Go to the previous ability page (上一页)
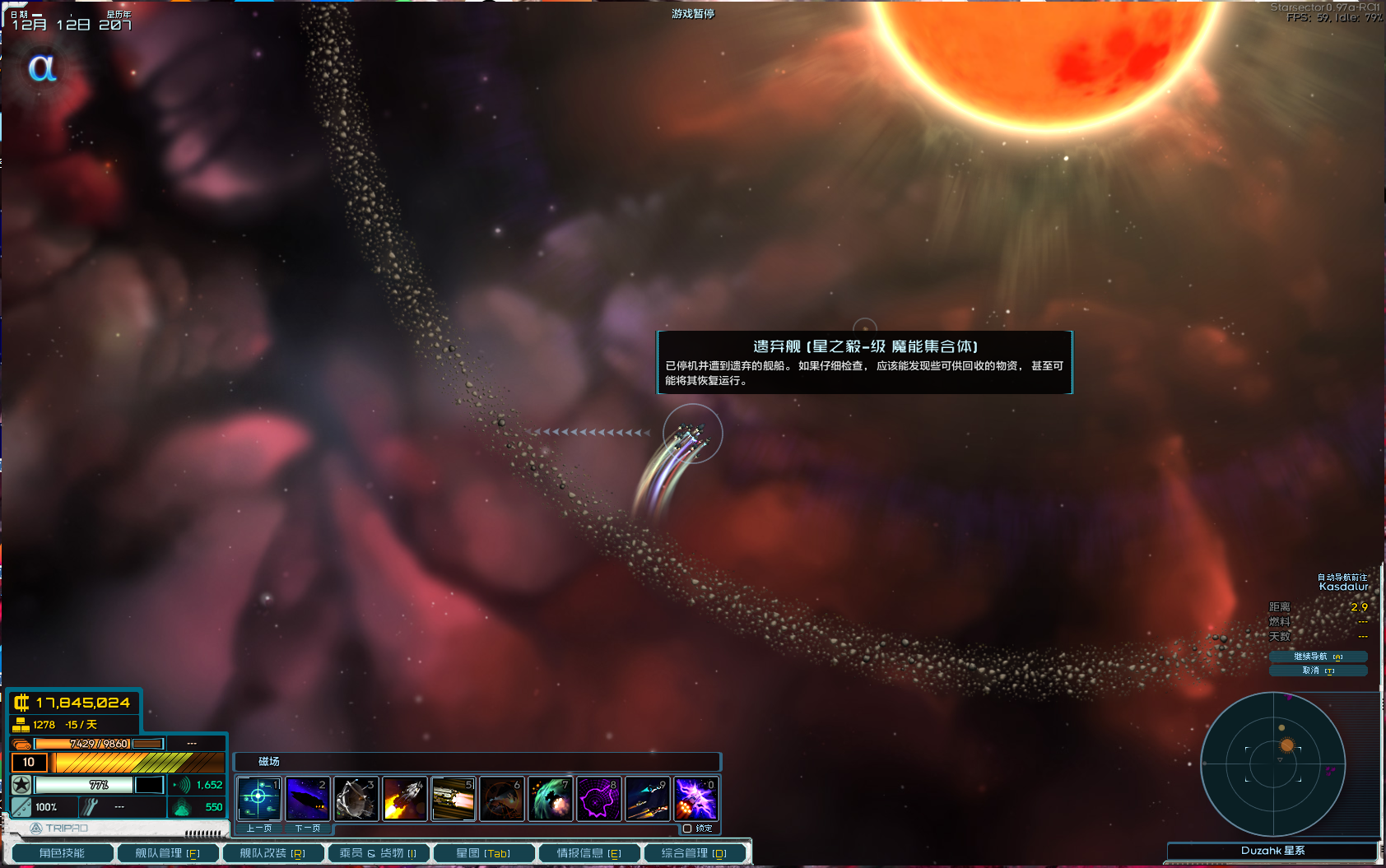 point(258,829)
